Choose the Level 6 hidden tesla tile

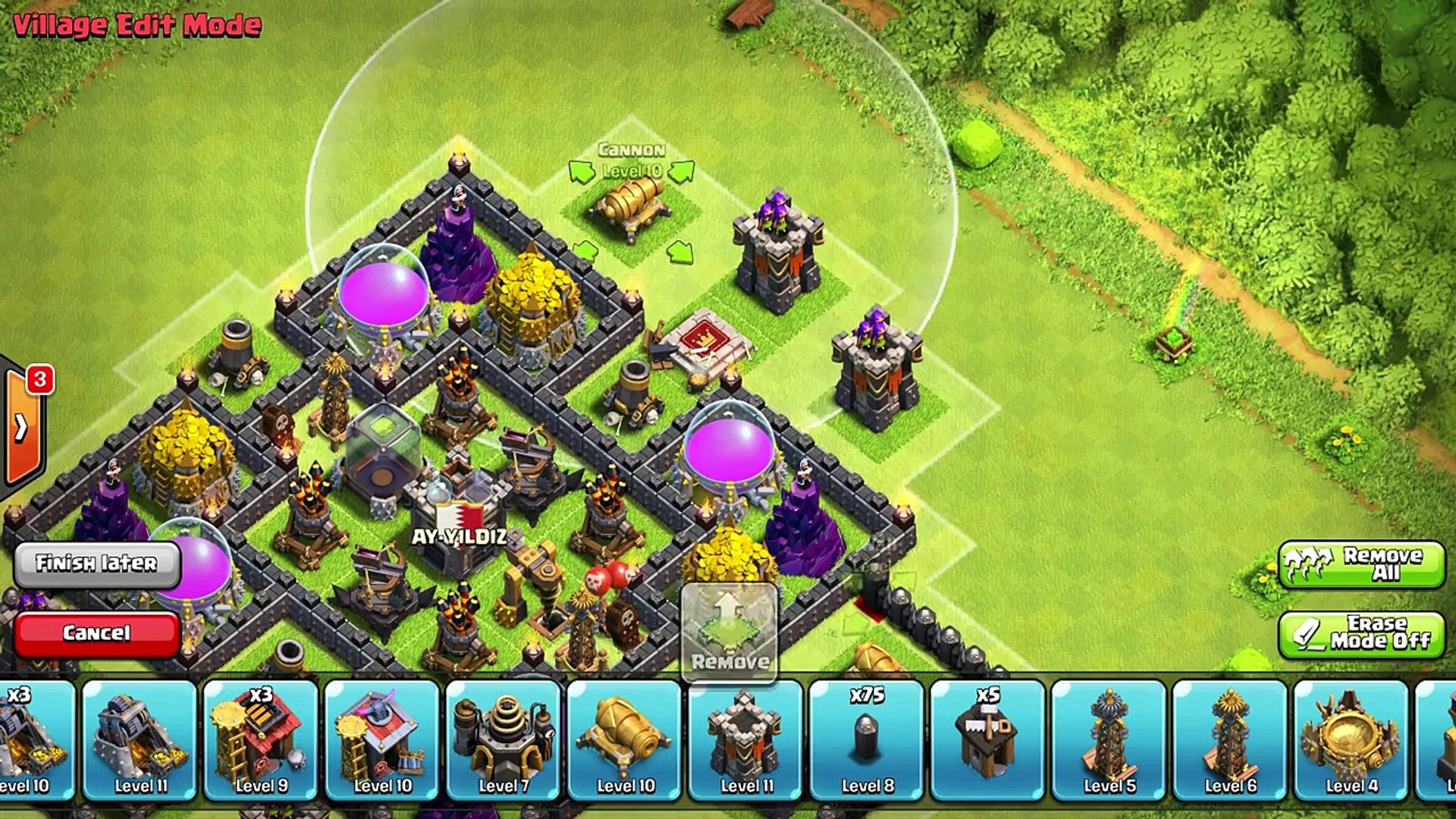1230,739
